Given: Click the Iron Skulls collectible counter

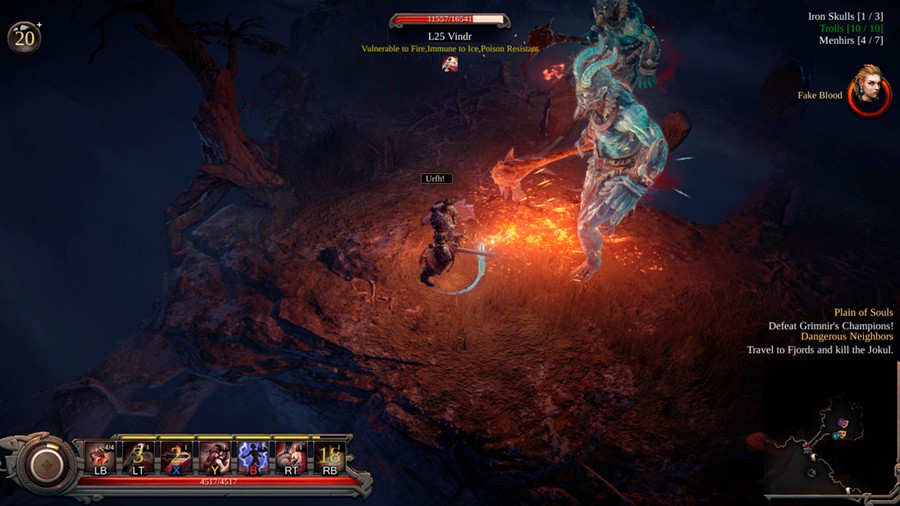Looking at the screenshot, I should 845,17.
